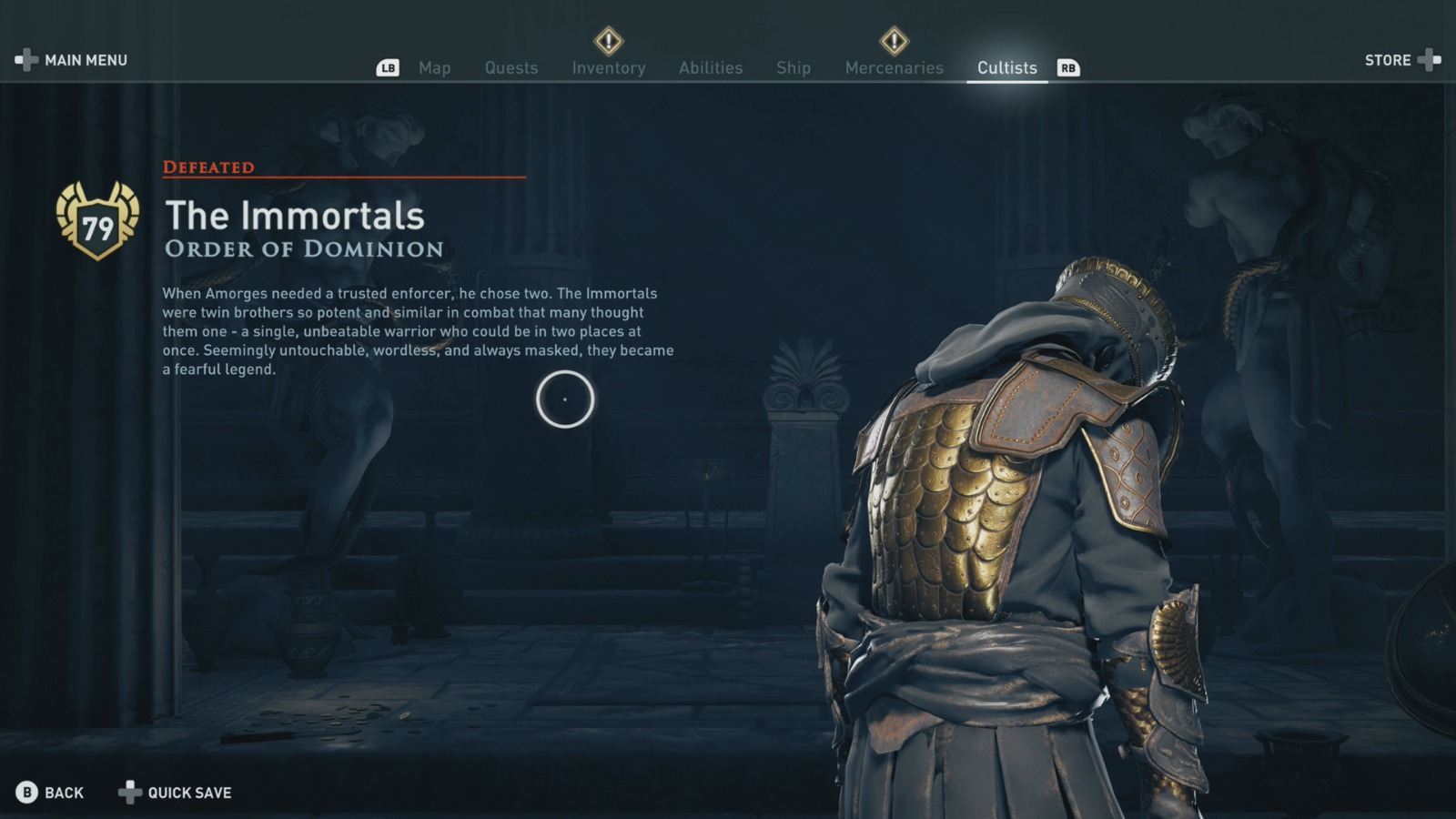Click the circular reticle in the scene center

(x=566, y=400)
